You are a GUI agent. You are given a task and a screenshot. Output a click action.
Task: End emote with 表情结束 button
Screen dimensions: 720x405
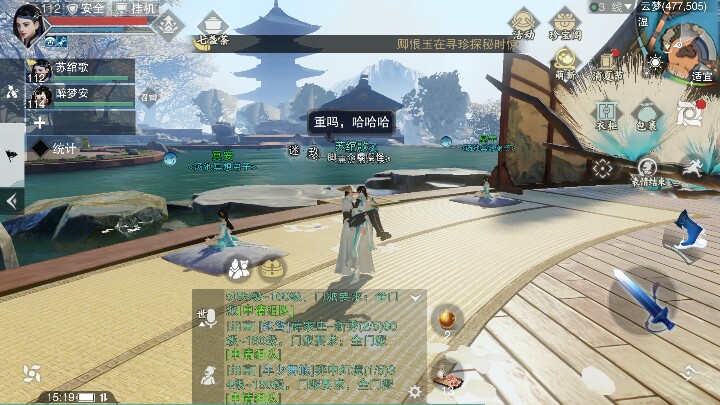click(x=648, y=171)
